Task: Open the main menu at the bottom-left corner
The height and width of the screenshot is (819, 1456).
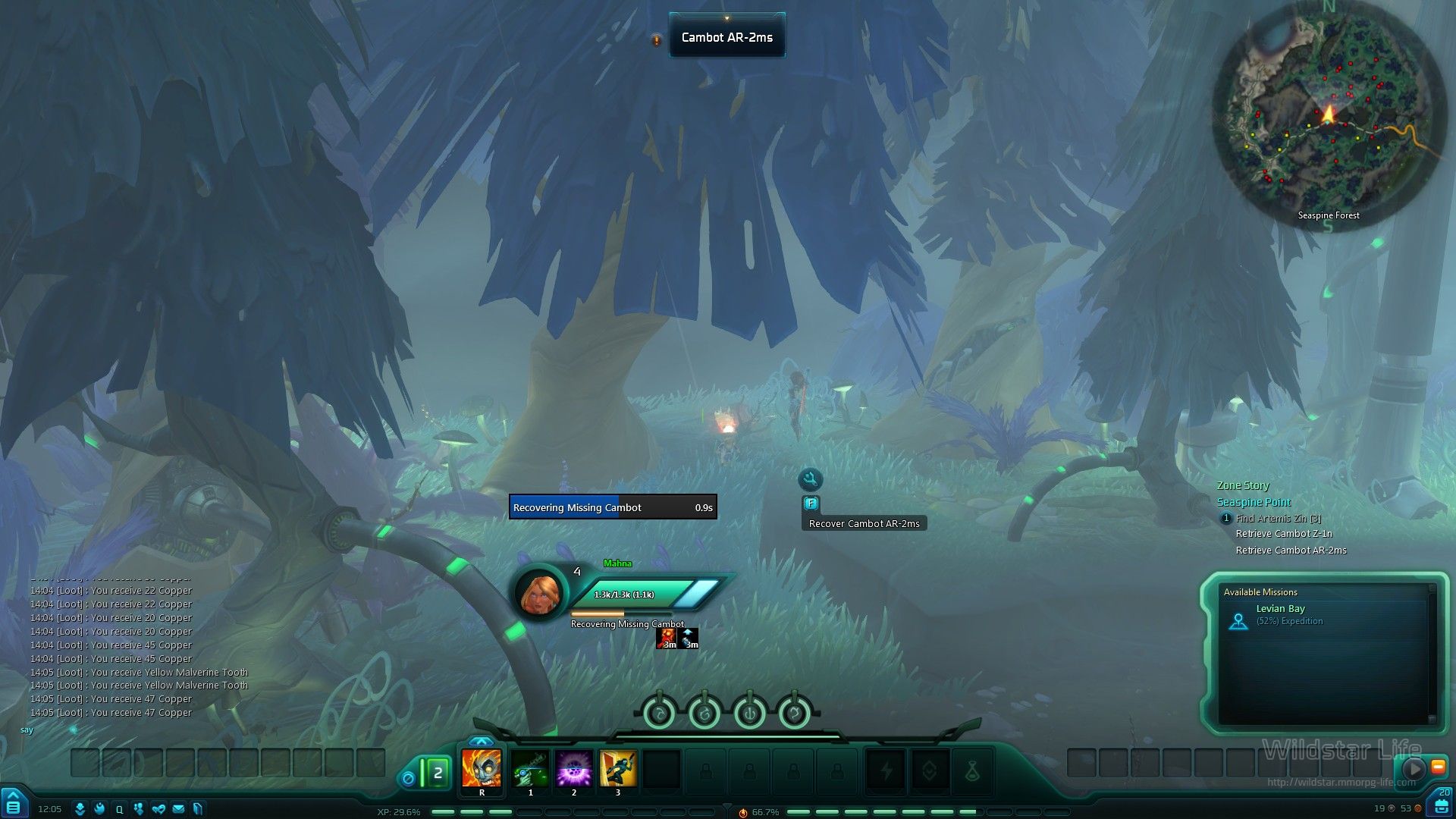Action: tap(13, 805)
